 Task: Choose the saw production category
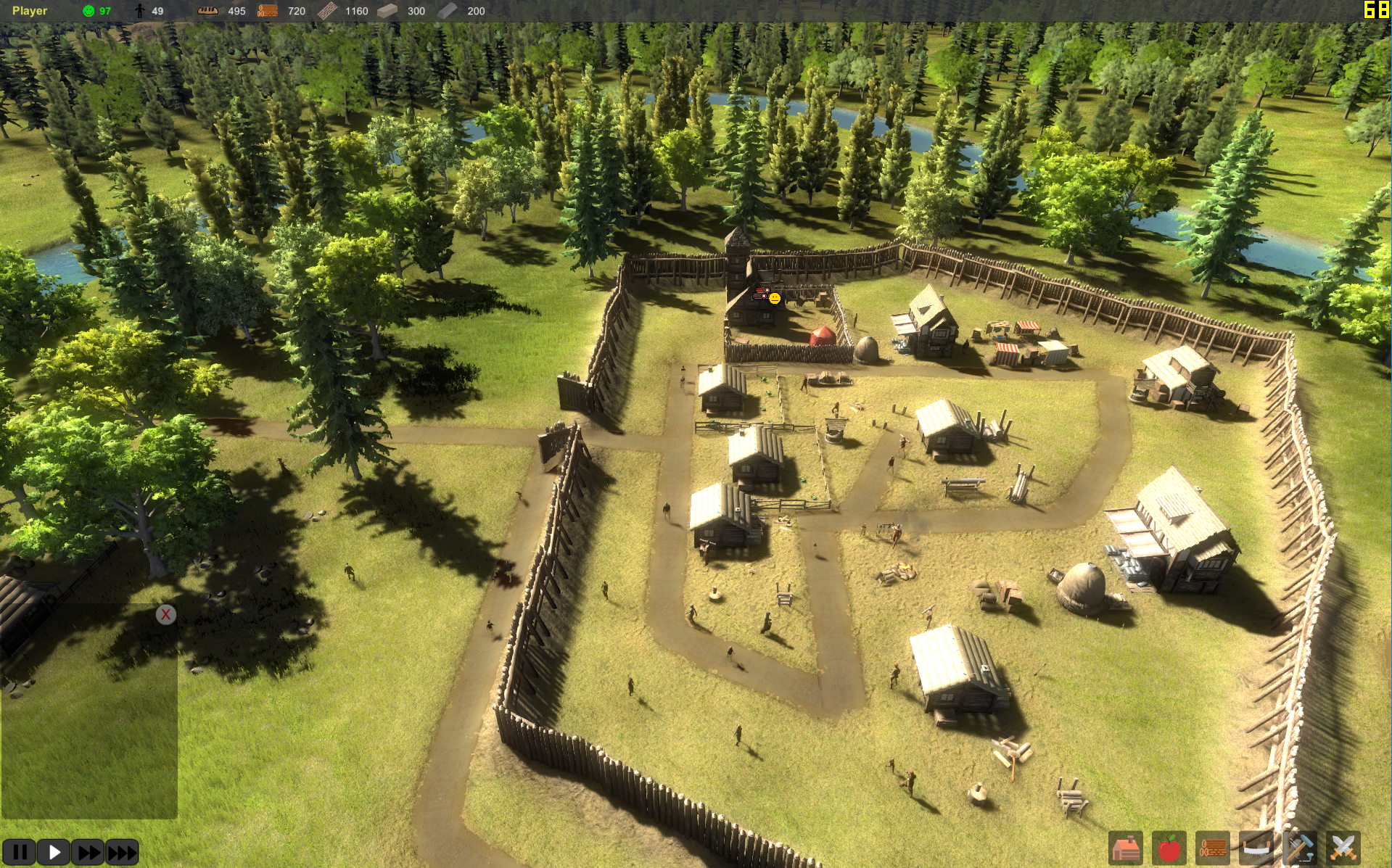click(1256, 848)
